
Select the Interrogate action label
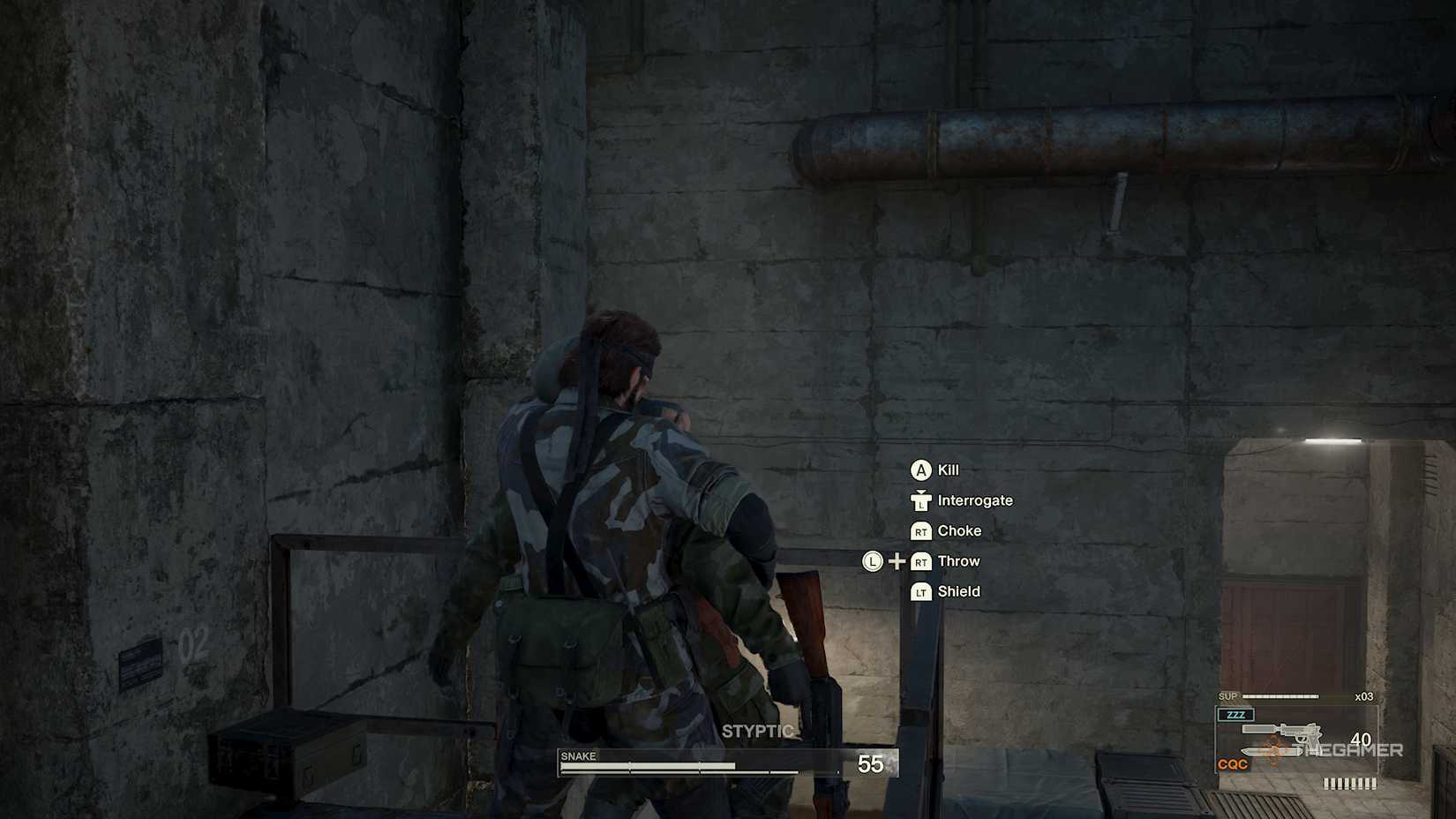(976, 500)
